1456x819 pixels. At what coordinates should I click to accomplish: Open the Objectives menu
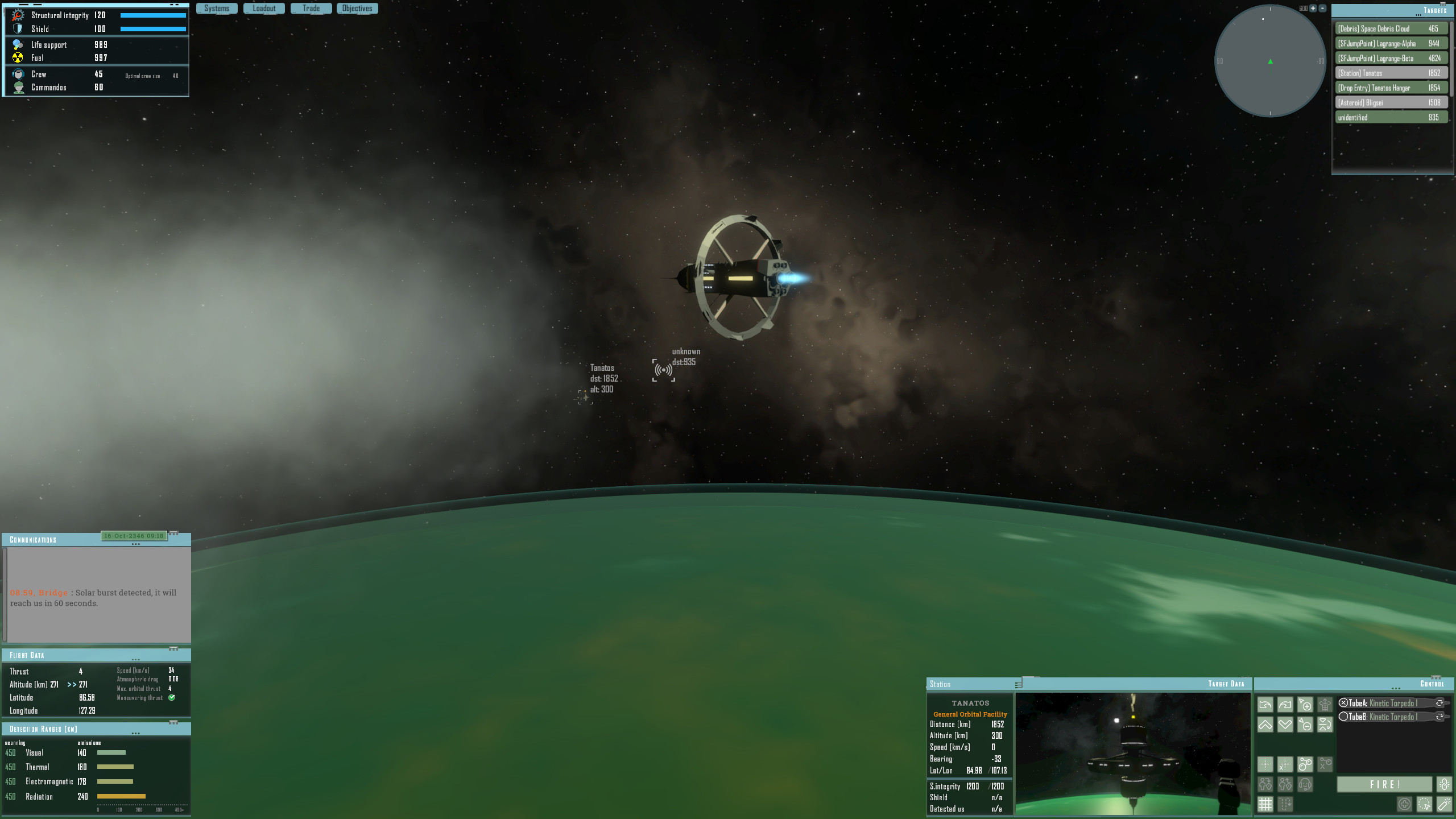[357, 8]
